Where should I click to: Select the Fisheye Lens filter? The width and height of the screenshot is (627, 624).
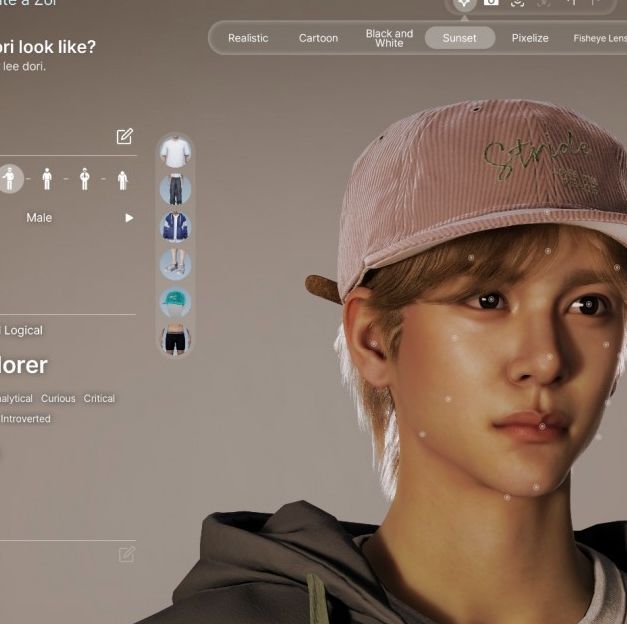(599, 38)
